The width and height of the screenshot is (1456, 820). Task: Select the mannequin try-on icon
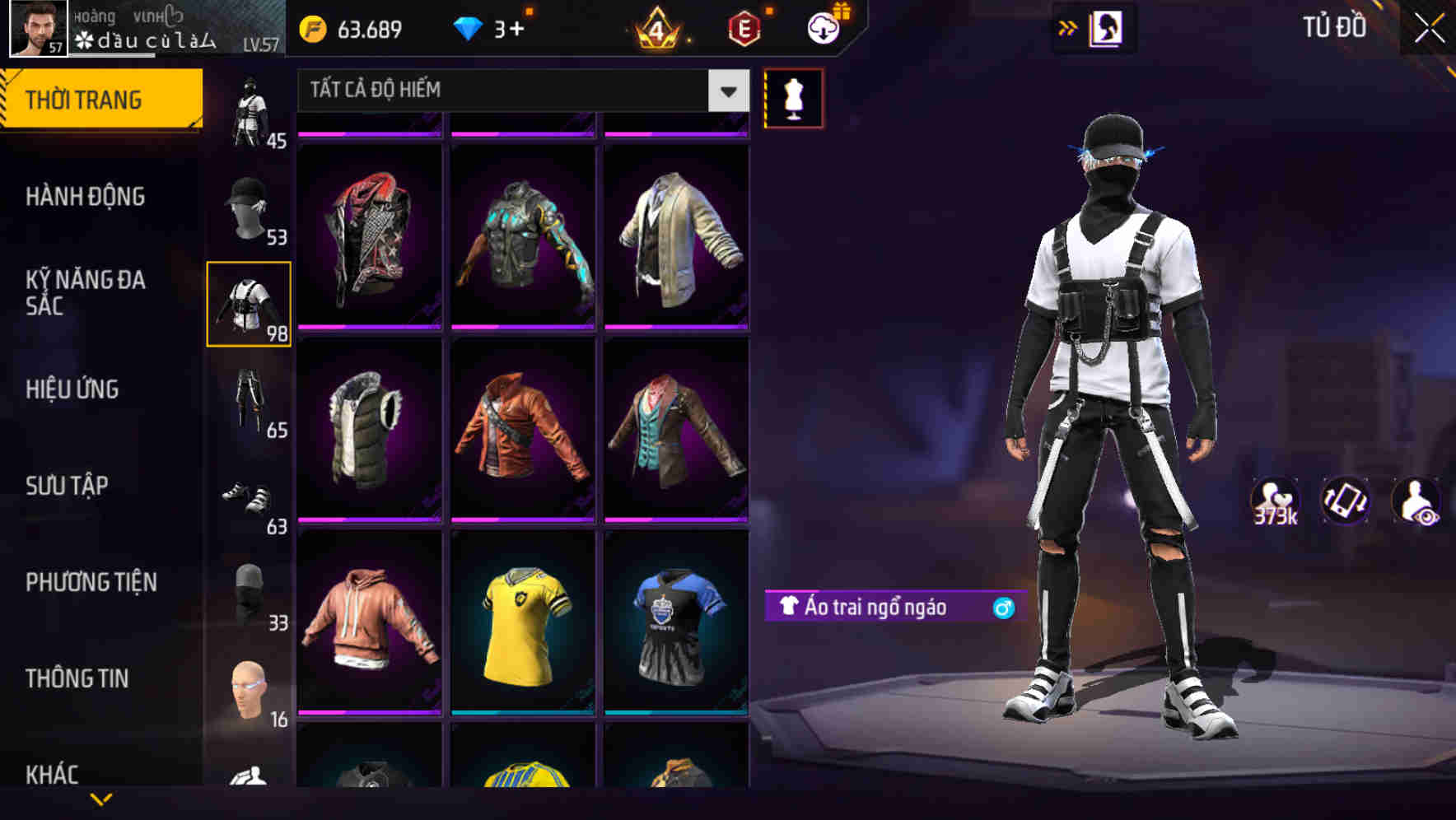[793, 97]
